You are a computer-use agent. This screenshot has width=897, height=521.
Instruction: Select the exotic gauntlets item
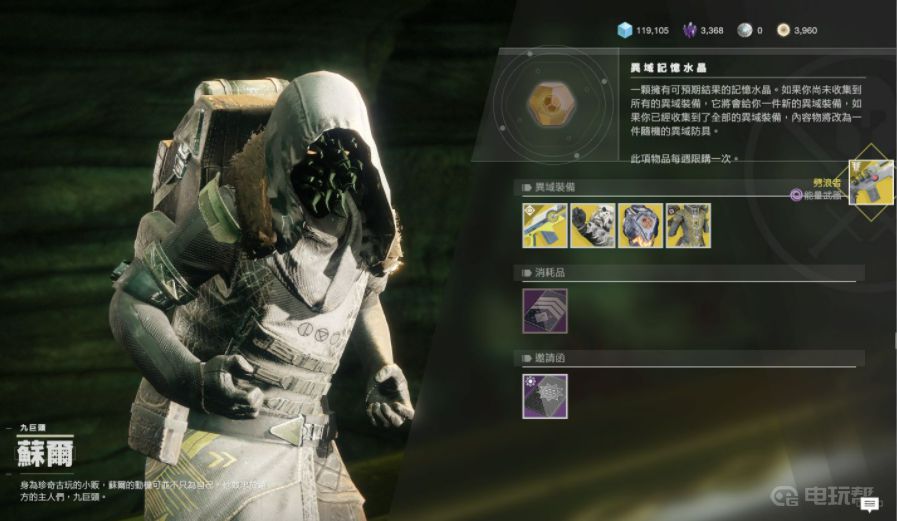coord(592,225)
